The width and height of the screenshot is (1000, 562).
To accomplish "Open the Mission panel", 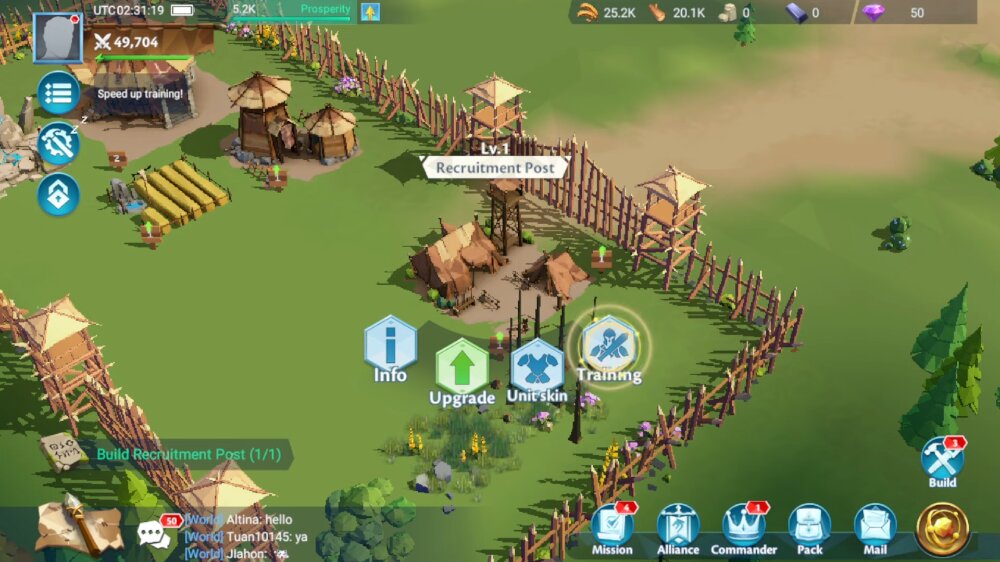I will (612, 526).
